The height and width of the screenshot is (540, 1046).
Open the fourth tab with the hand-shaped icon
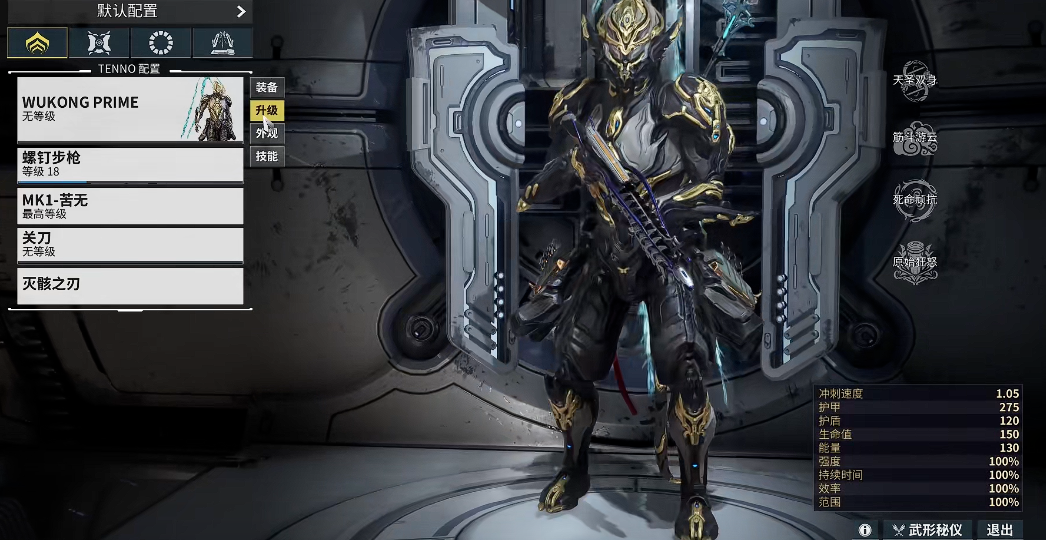tap(222, 43)
